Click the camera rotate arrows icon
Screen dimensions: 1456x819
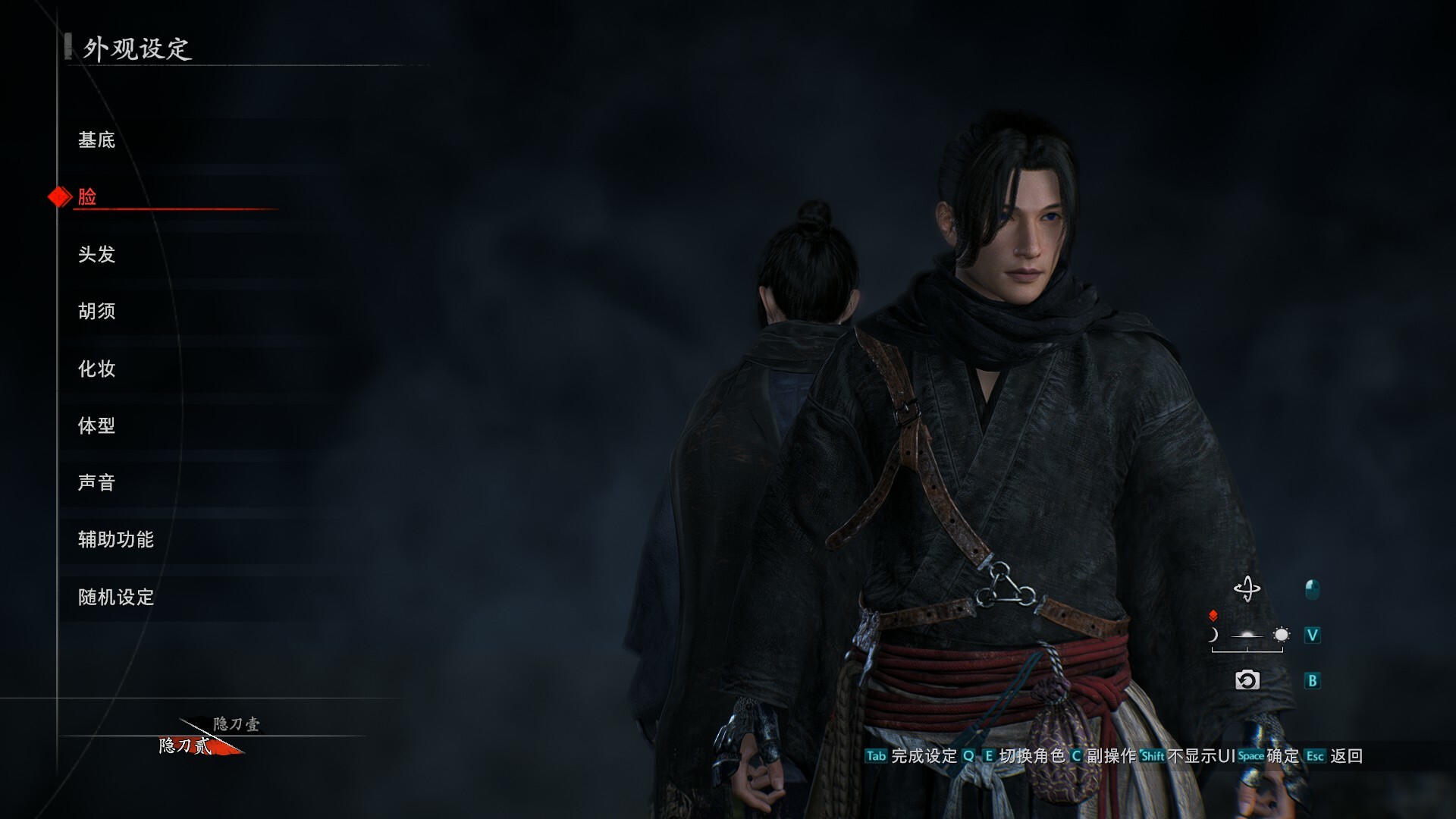coord(1247,589)
